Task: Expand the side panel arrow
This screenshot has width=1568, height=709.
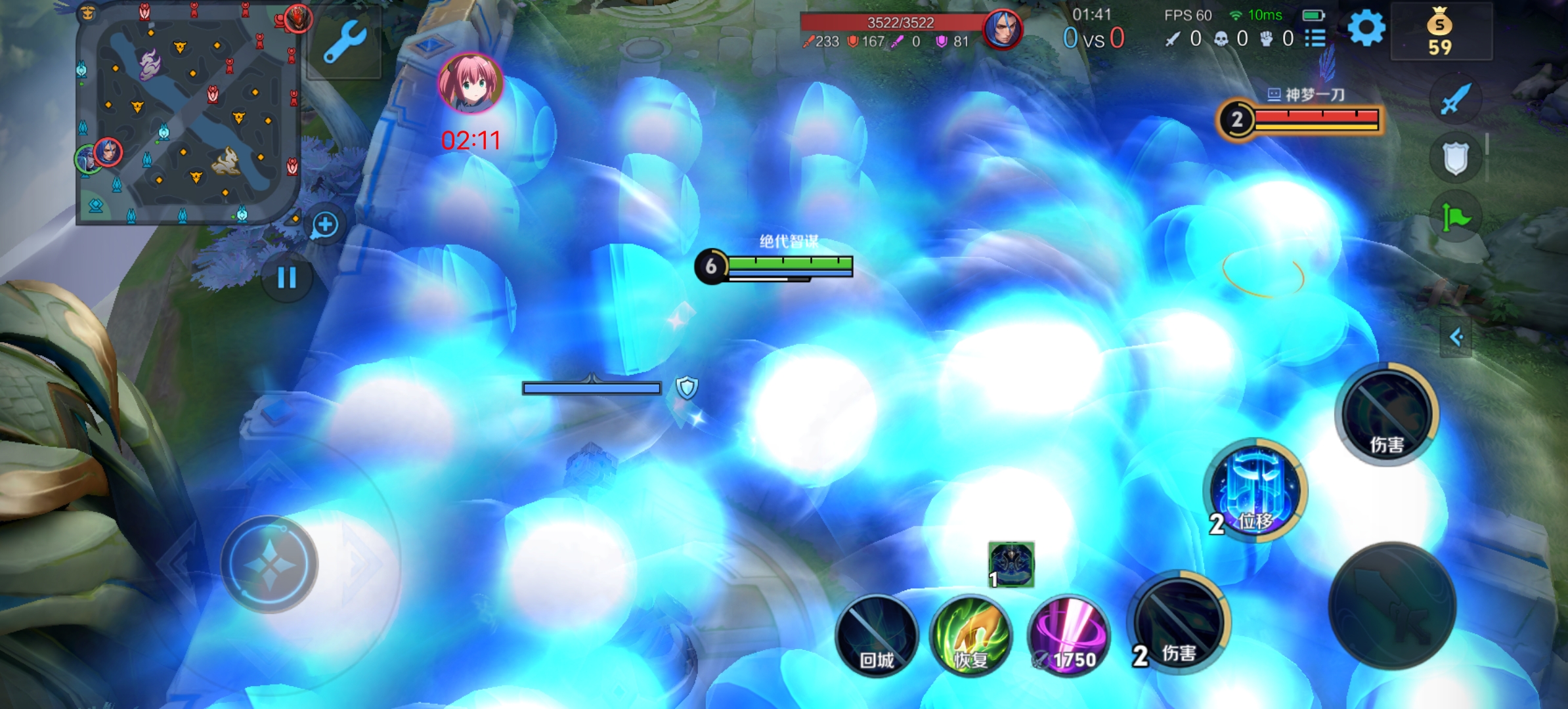Action: click(1456, 337)
